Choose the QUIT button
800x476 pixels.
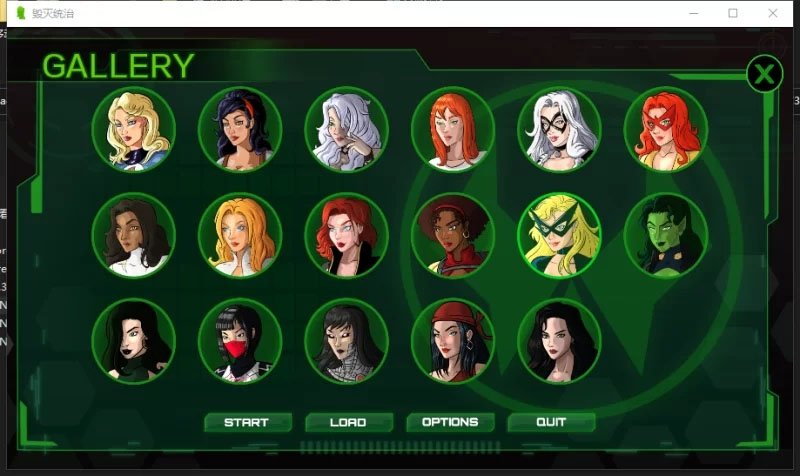(551, 422)
